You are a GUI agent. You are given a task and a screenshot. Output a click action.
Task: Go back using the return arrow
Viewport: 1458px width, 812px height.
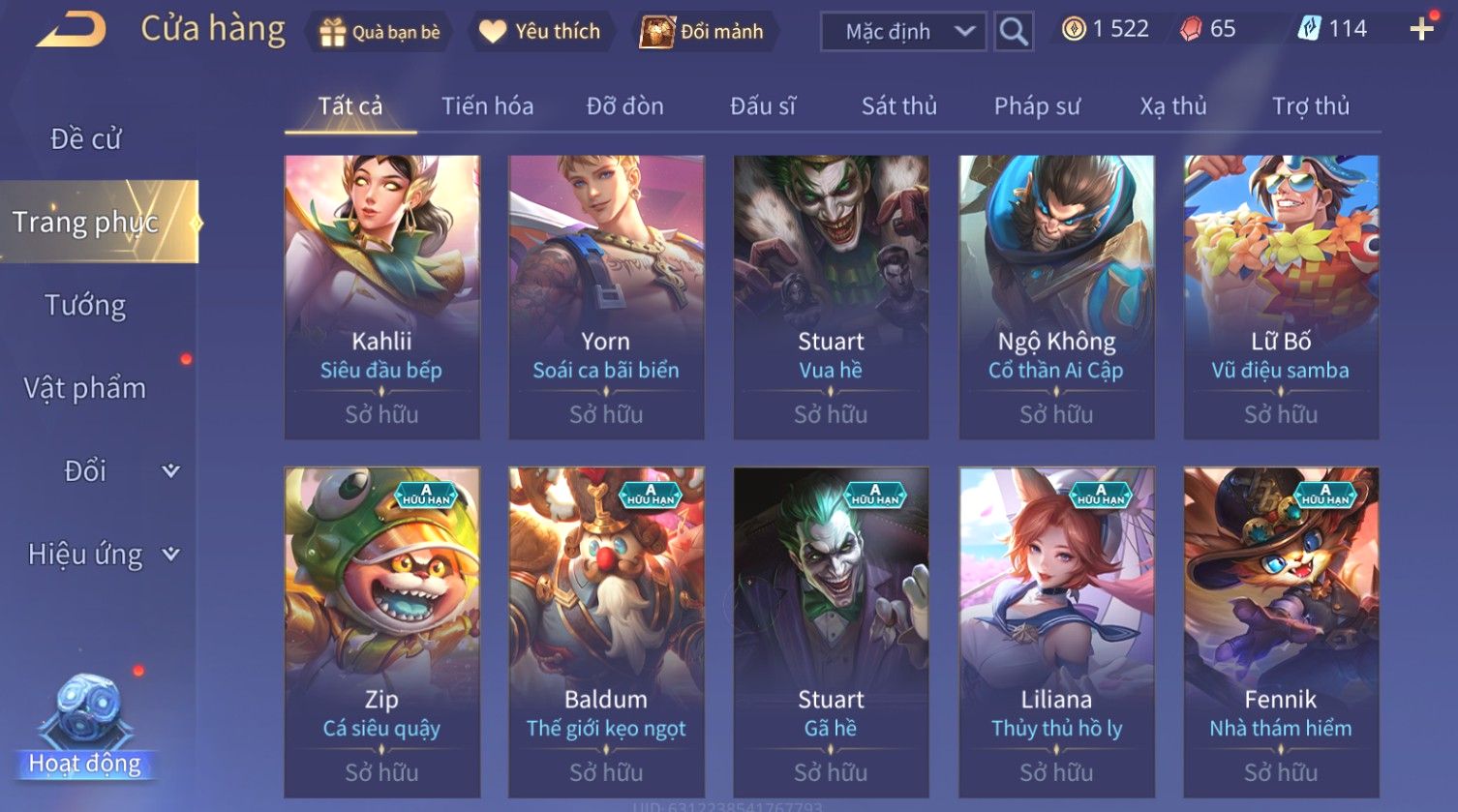point(72,30)
